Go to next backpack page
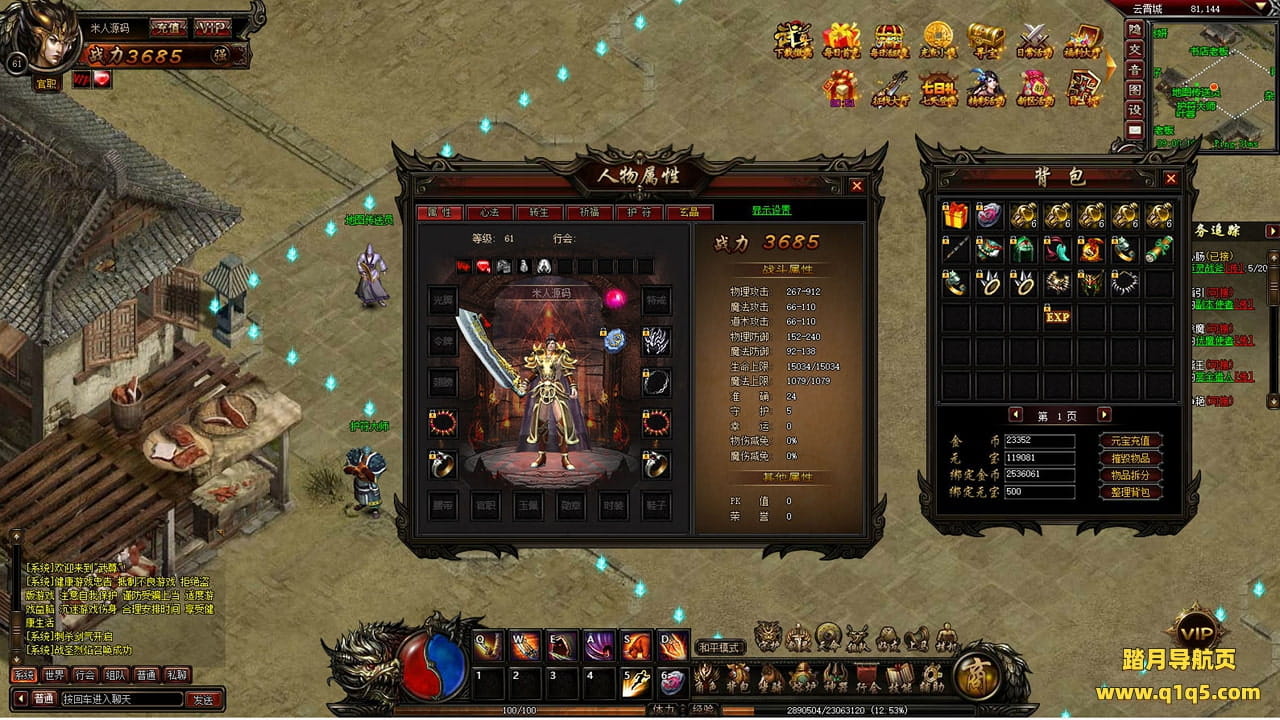This screenshot has height=720, width=1280. 1104,414
